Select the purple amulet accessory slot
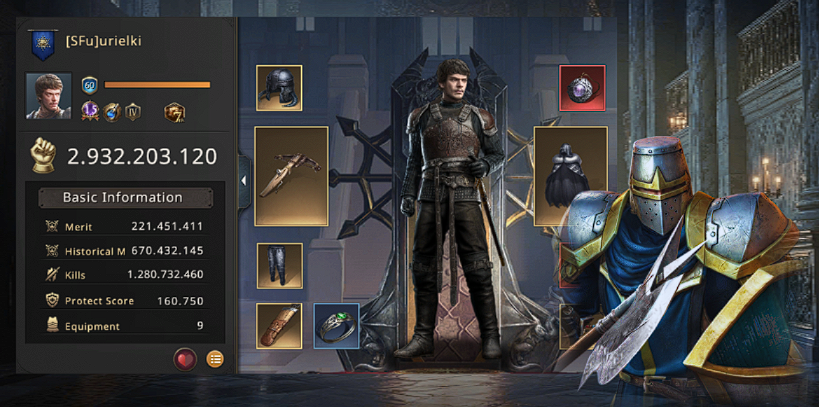This screenshot has width=819, height=407. point(582,88)
